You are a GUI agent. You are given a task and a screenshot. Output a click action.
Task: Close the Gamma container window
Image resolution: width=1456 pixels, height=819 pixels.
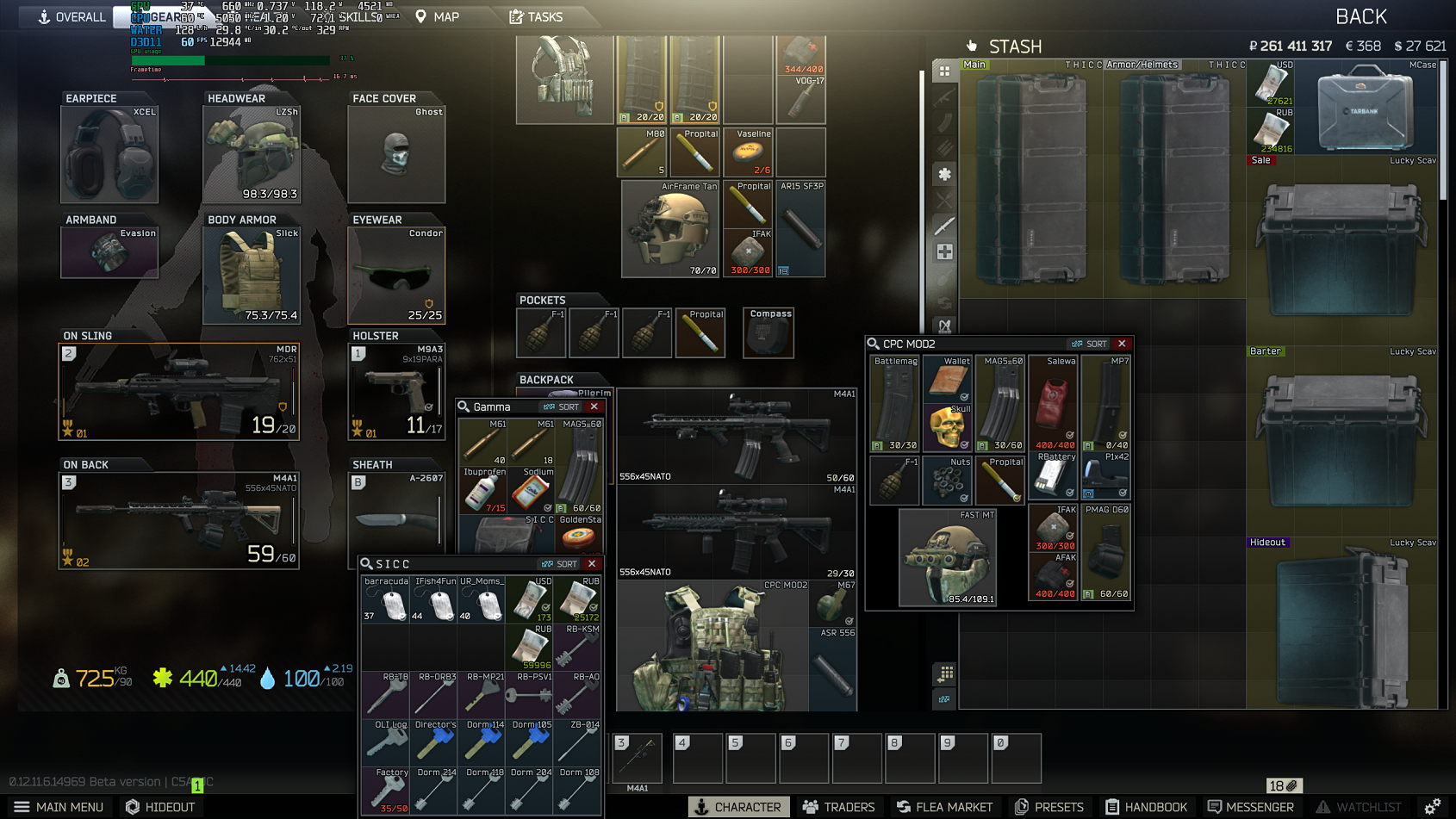tap(593, 406)
